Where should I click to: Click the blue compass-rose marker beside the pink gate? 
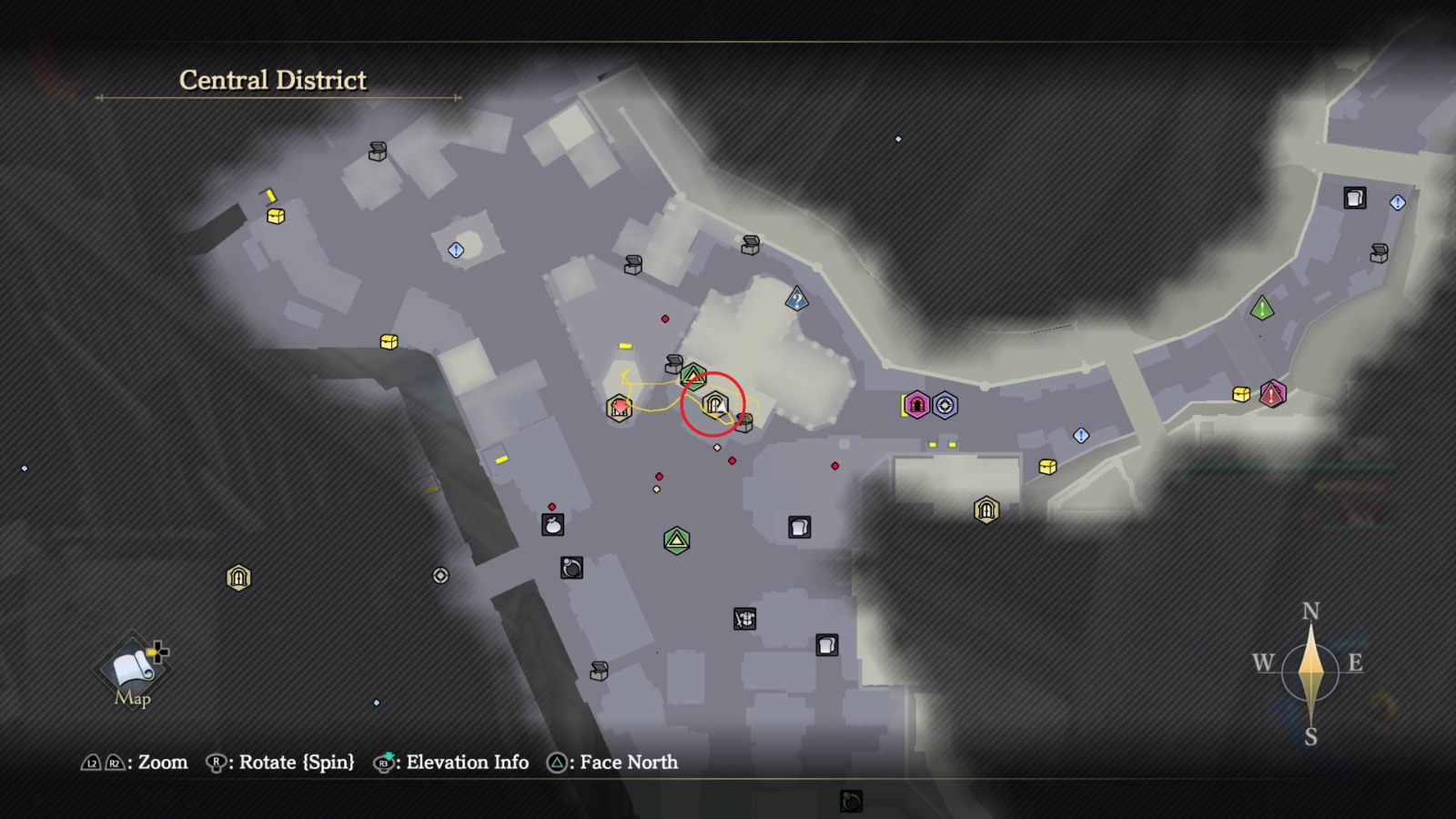tap(944, 405)
